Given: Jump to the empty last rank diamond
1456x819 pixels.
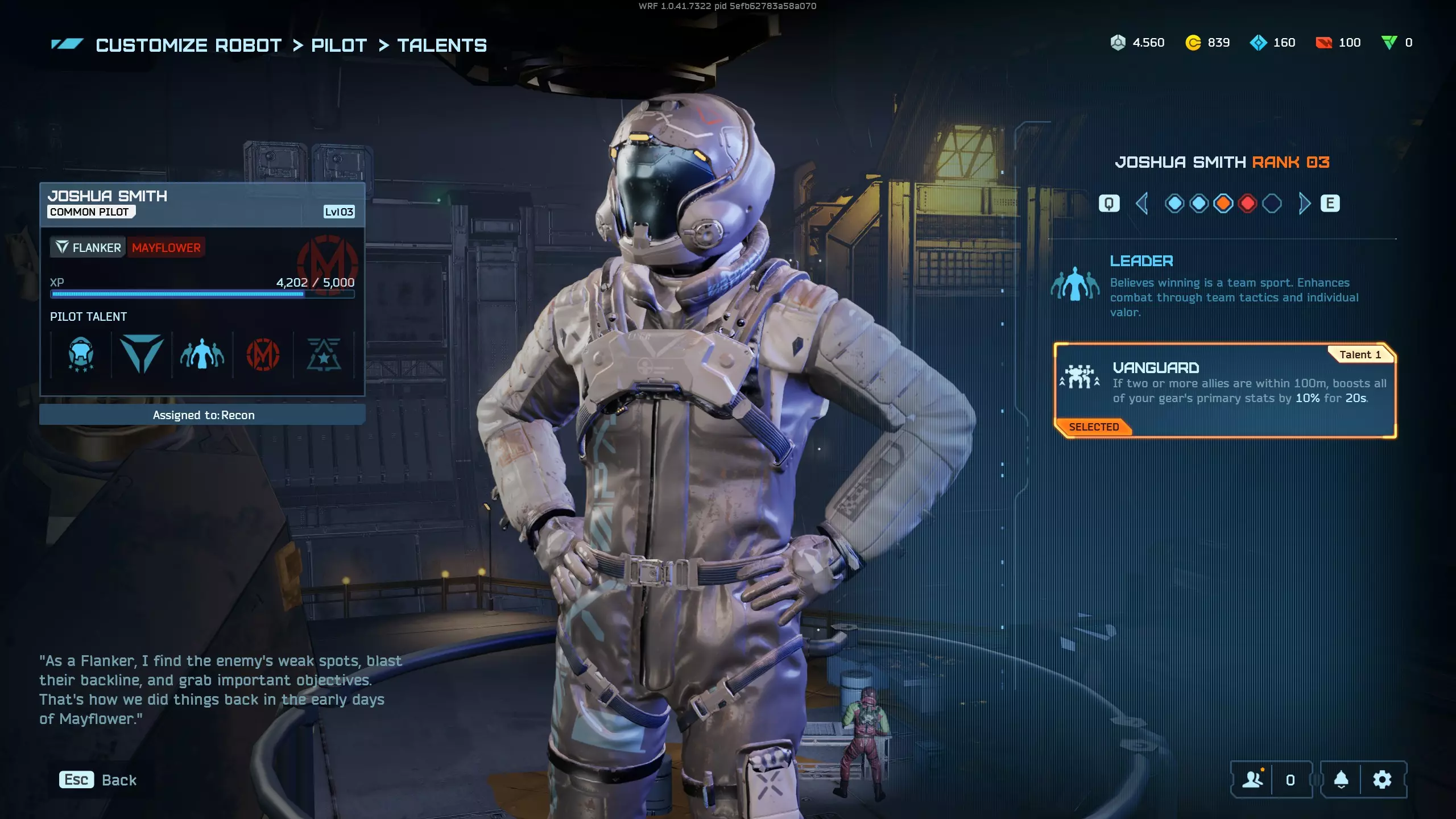Looking at the screenshot, I should tap(1272, 203).
